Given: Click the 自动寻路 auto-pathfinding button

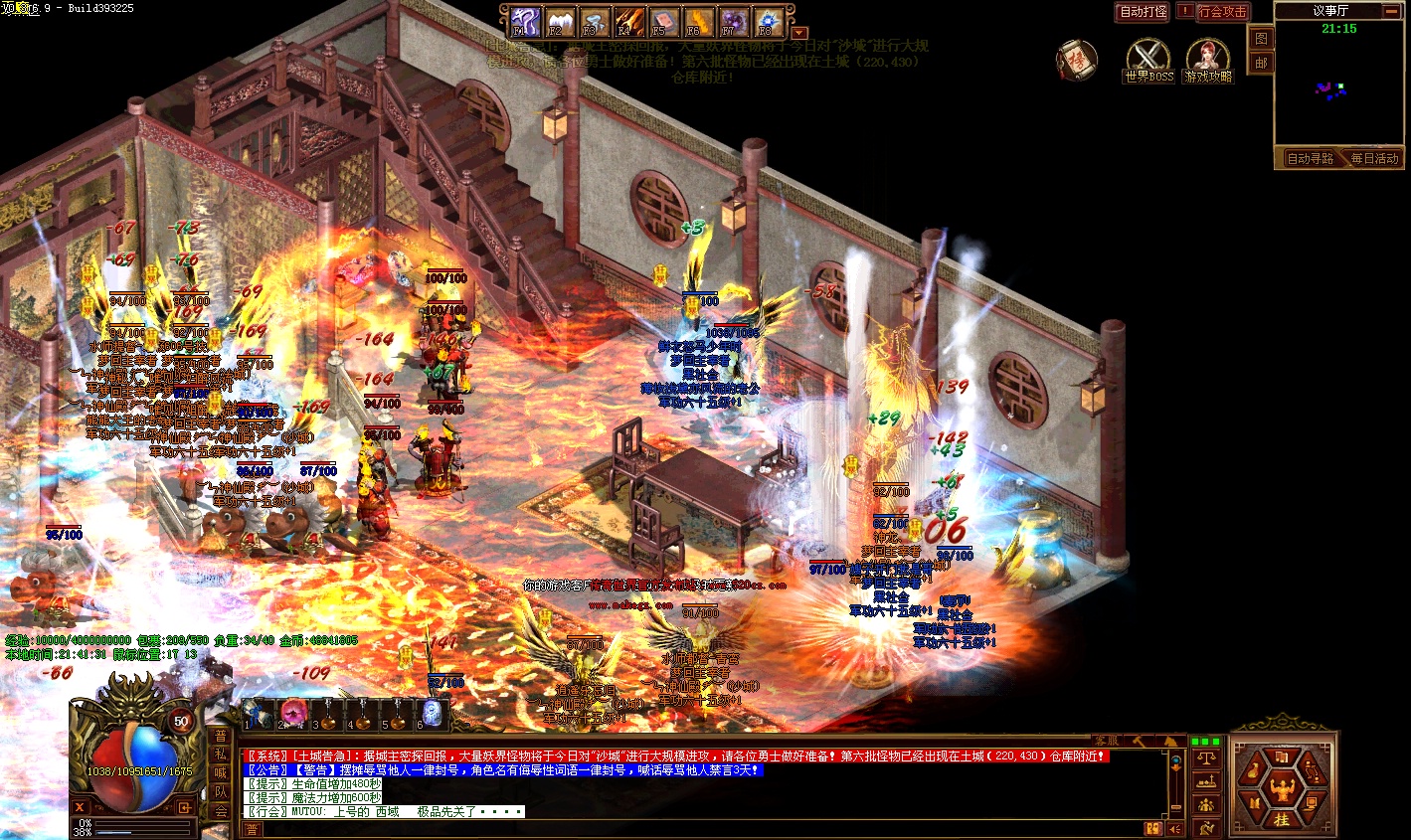Looking at the screenshot, I should [1310, 159].
